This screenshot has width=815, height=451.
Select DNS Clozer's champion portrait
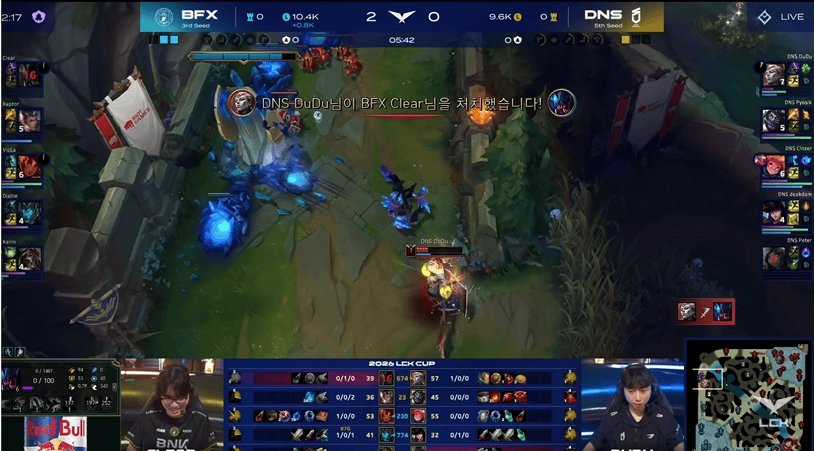[774, 166]
